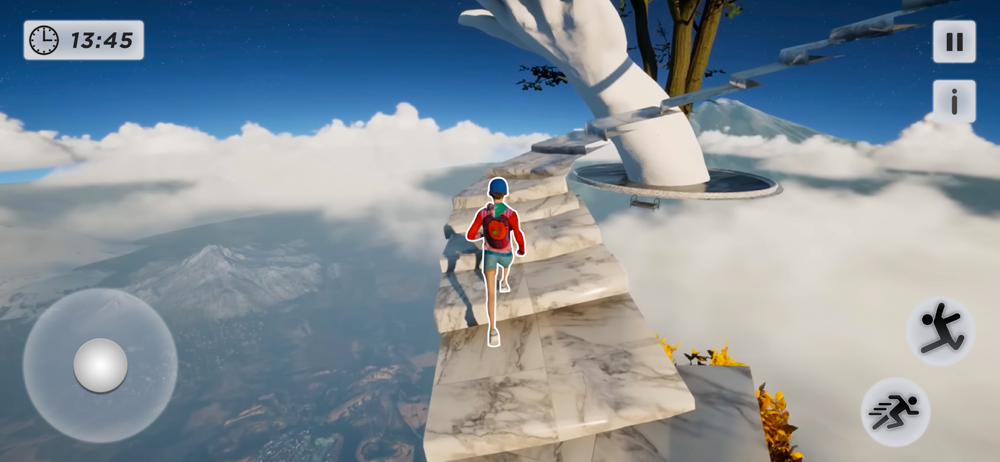
Task: Pause the game
Action: coord(954,42)
